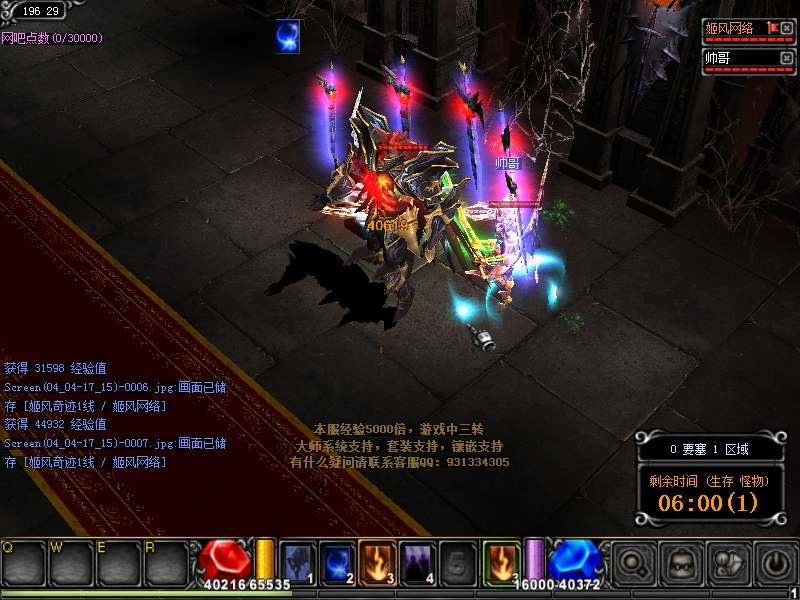Choose the green-framed active flame skill
Screen dimensions: 800x600
[500, 563]
